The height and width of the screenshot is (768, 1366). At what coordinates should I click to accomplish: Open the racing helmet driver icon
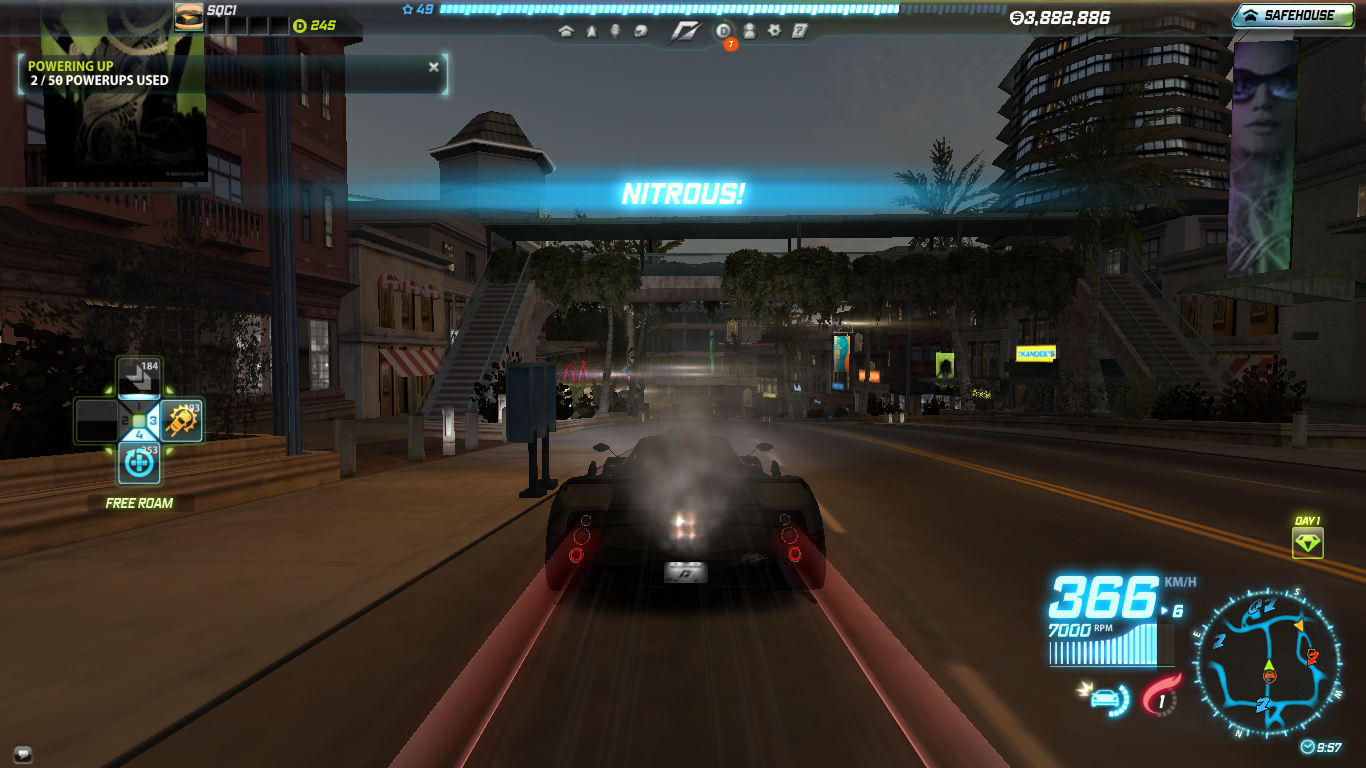(640, 31)
